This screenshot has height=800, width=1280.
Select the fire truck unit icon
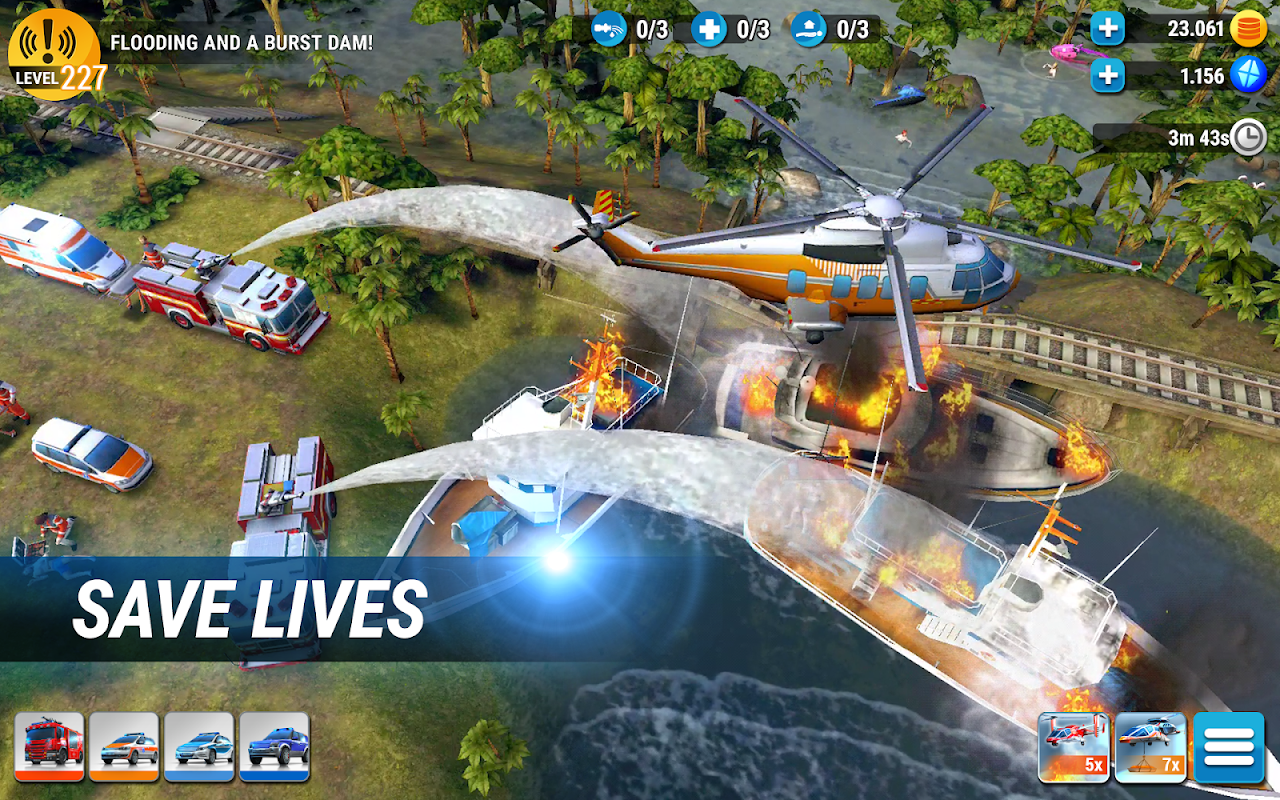[x=48, y=745]
